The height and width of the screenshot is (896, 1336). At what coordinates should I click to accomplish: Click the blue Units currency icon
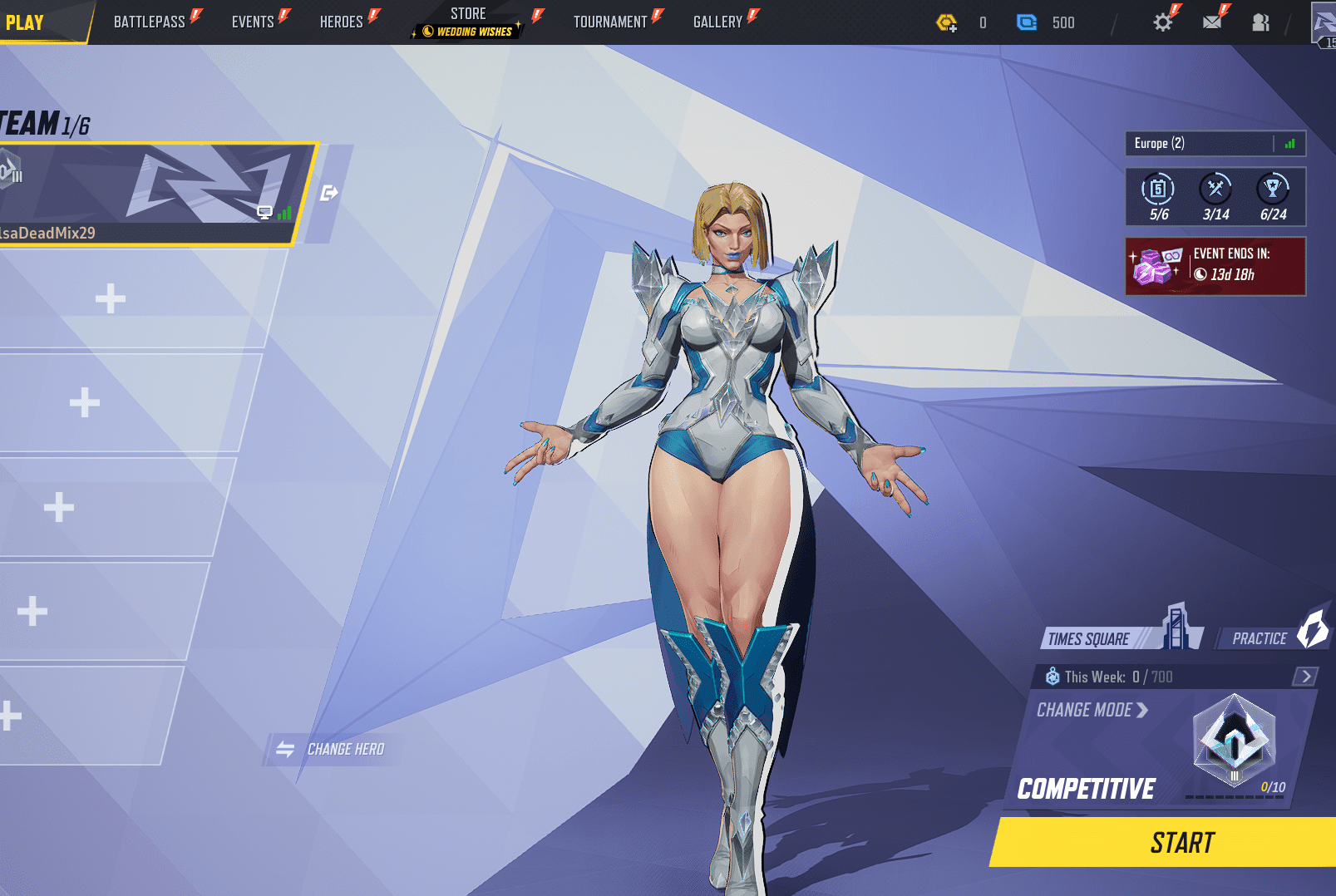[1026, 22]
